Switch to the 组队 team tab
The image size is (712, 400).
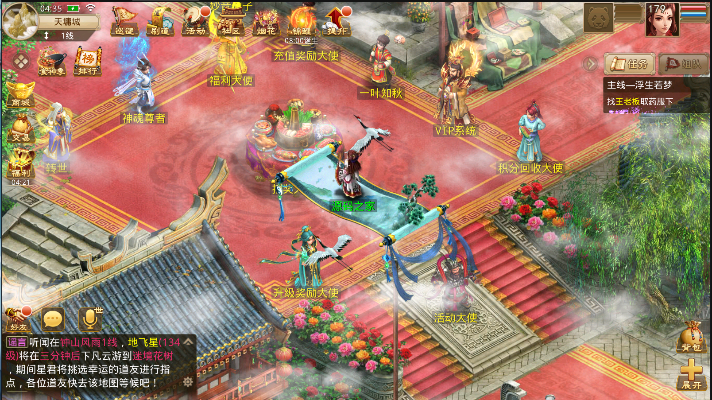pyautogui.click(x=682, y=63)
